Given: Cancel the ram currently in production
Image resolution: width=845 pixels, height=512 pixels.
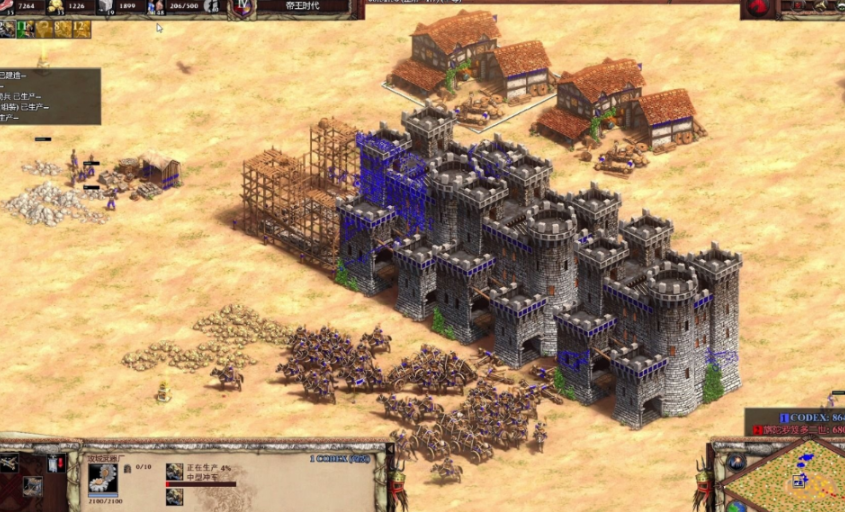Looking at the screenshot, I should (174, 471).
